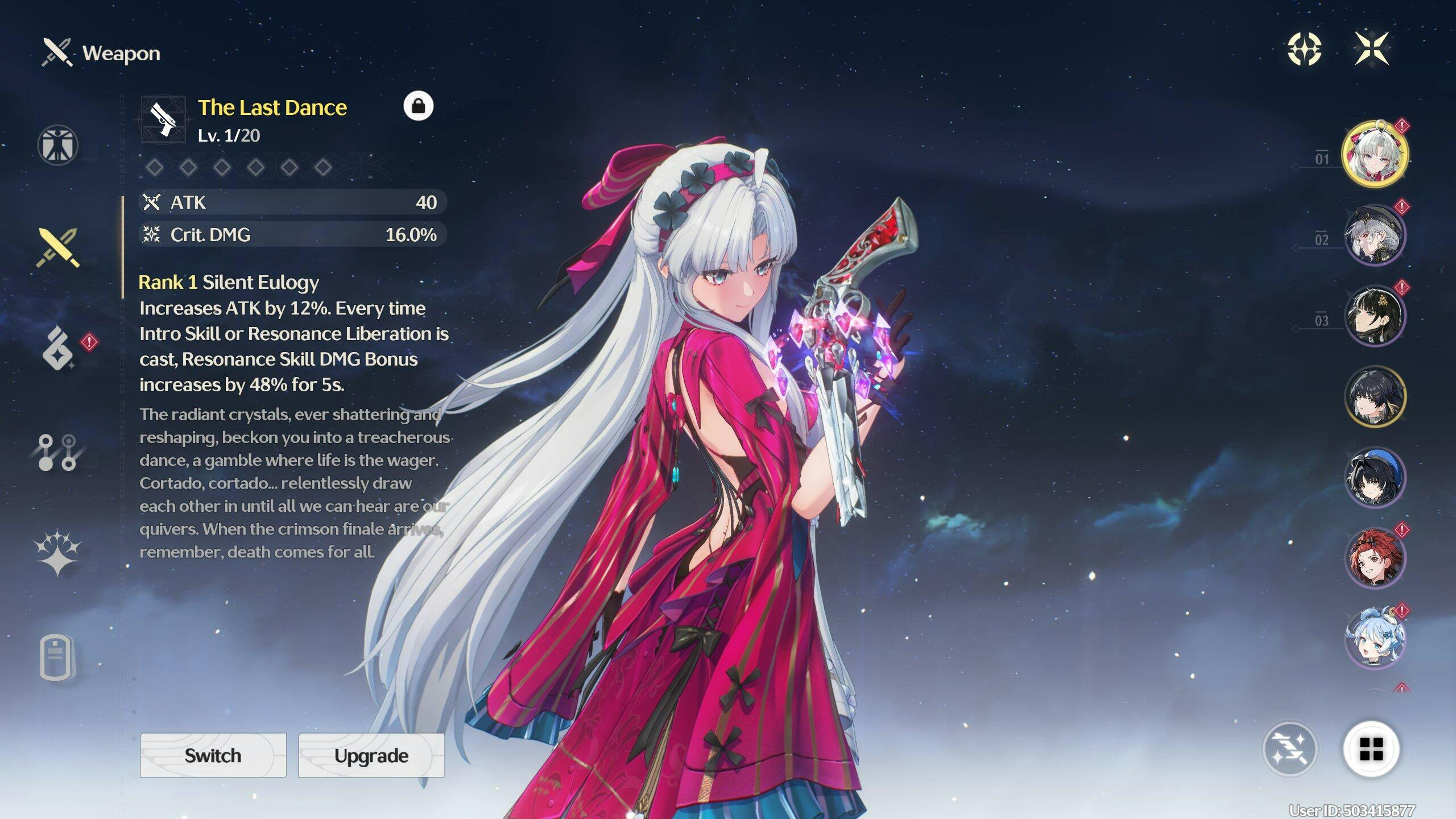Show the profile tab with the tag icon
This screenshot has width=1456, height=819.
(x=57, y=657)
